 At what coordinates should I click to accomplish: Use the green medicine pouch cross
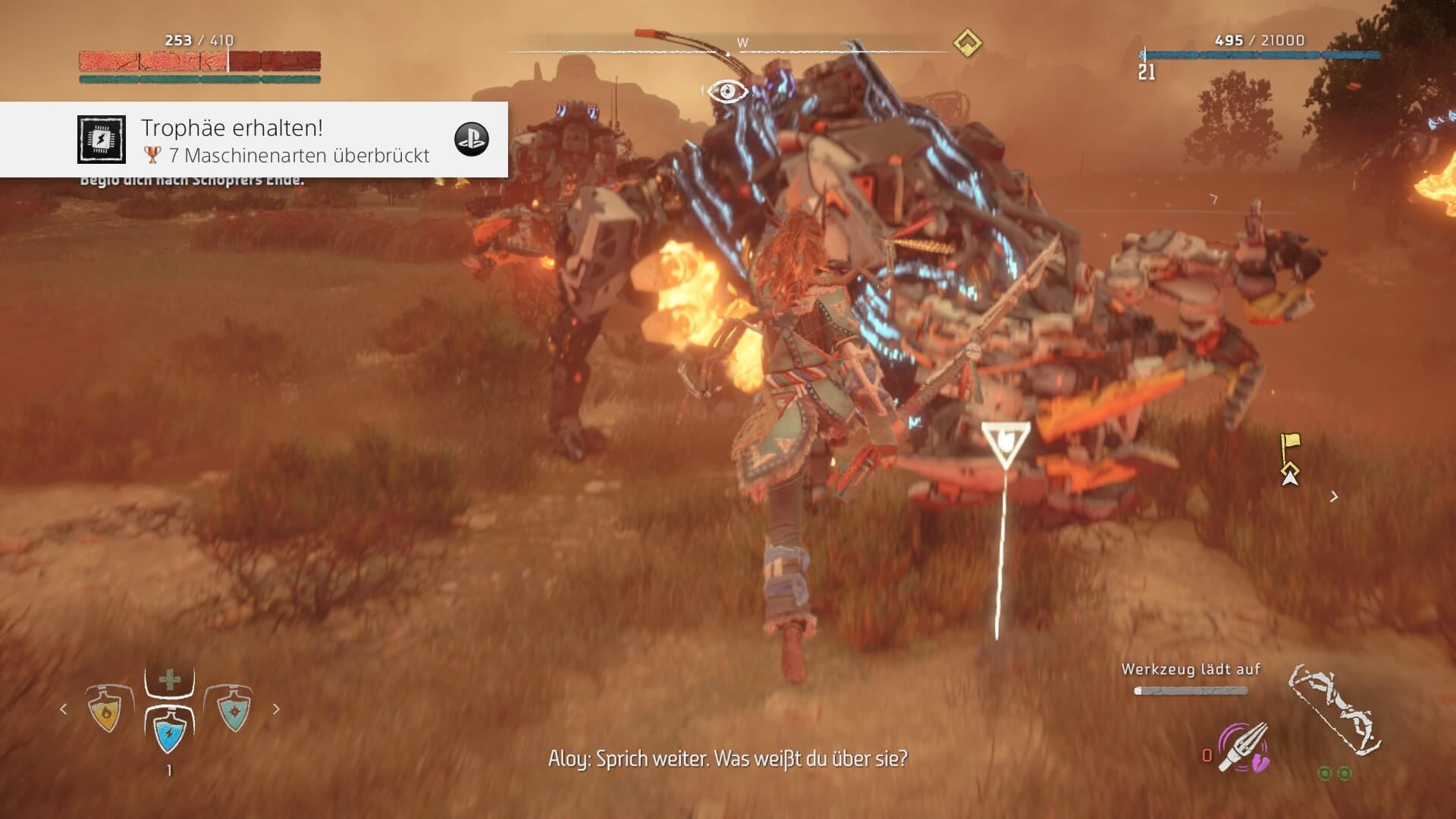pos(169,679)
